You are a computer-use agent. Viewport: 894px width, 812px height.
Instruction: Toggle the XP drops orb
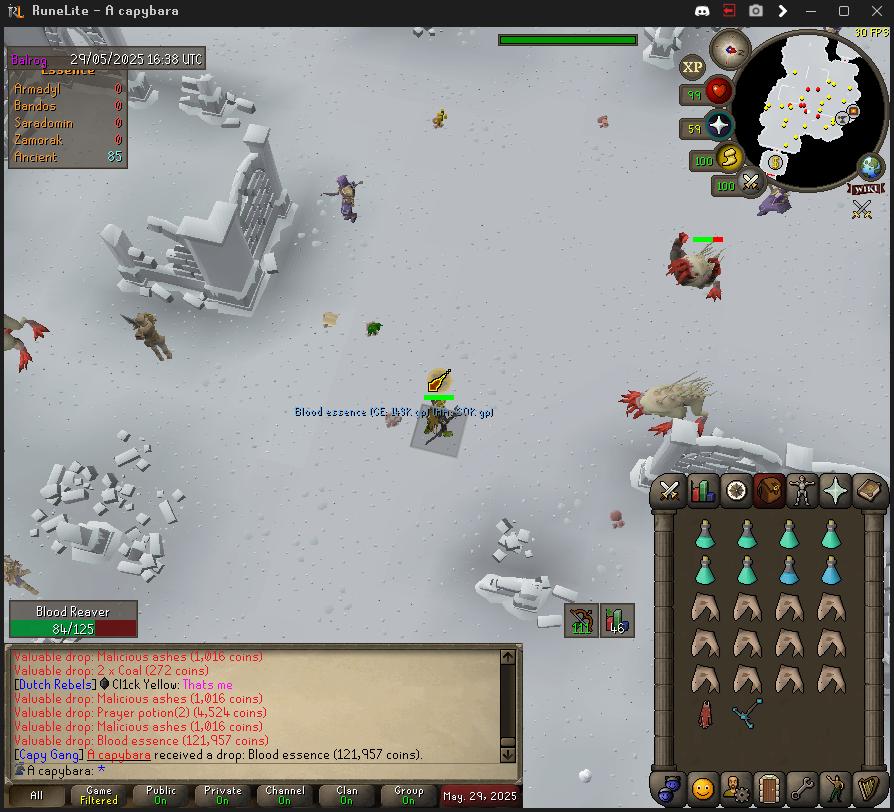(x=692, y=68)
